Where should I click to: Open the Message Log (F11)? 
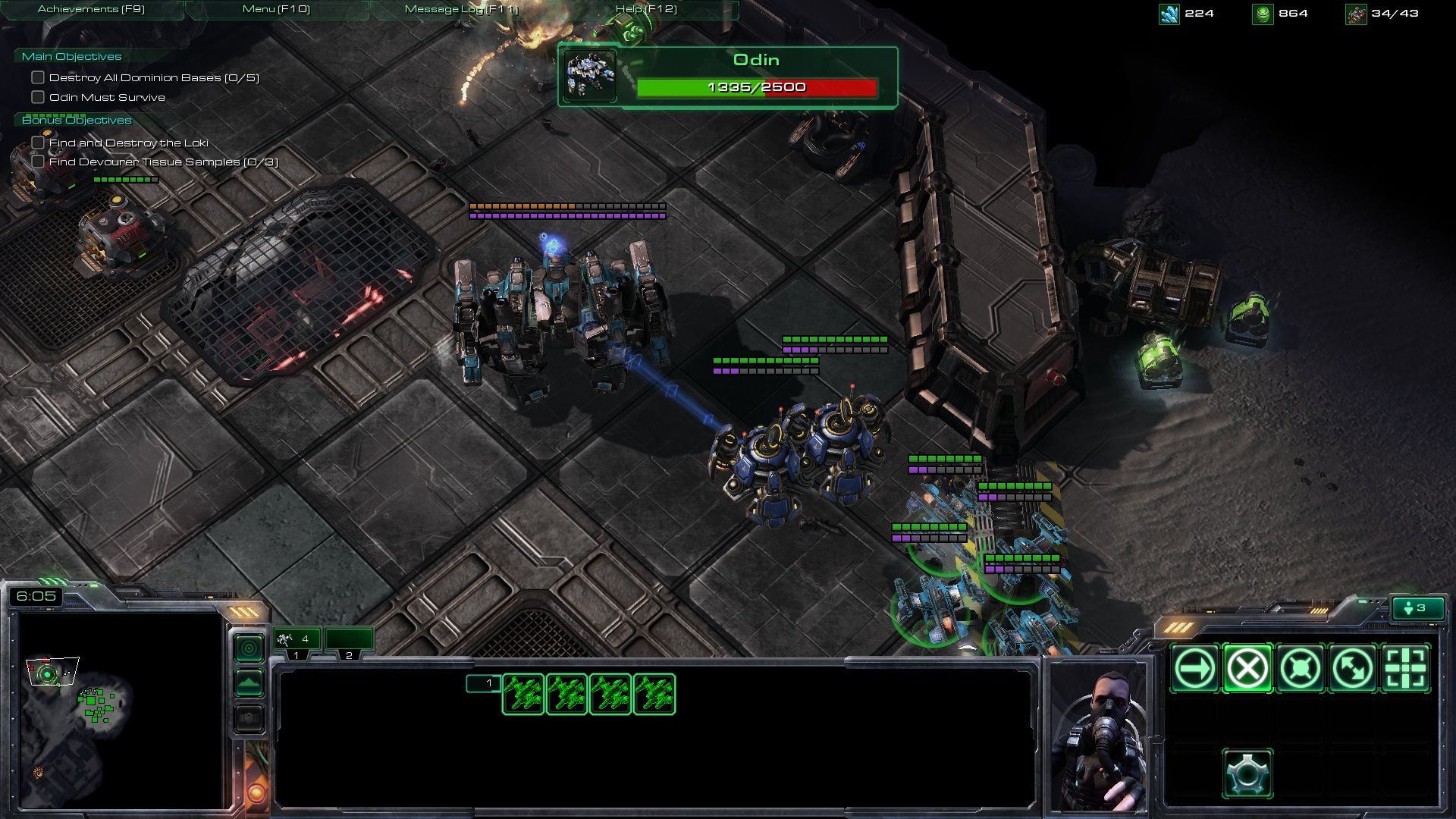click(461, 10)
